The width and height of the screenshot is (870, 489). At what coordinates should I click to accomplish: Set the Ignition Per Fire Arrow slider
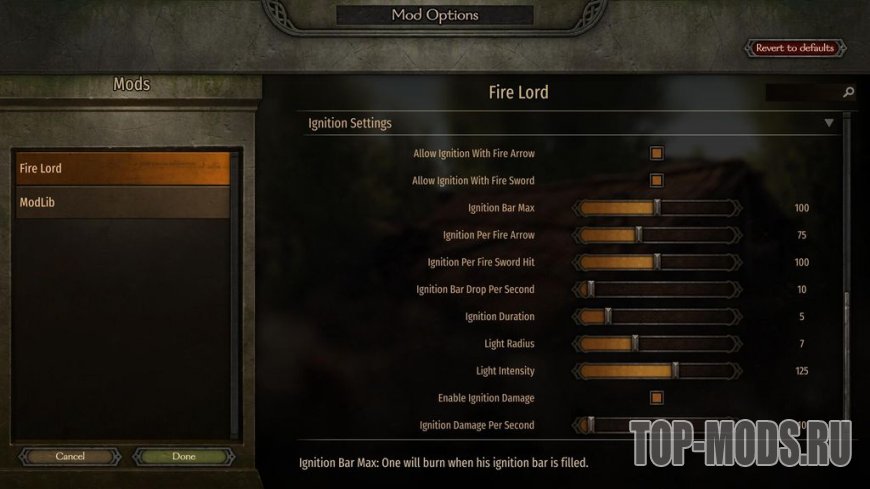(x=639, y=235)
